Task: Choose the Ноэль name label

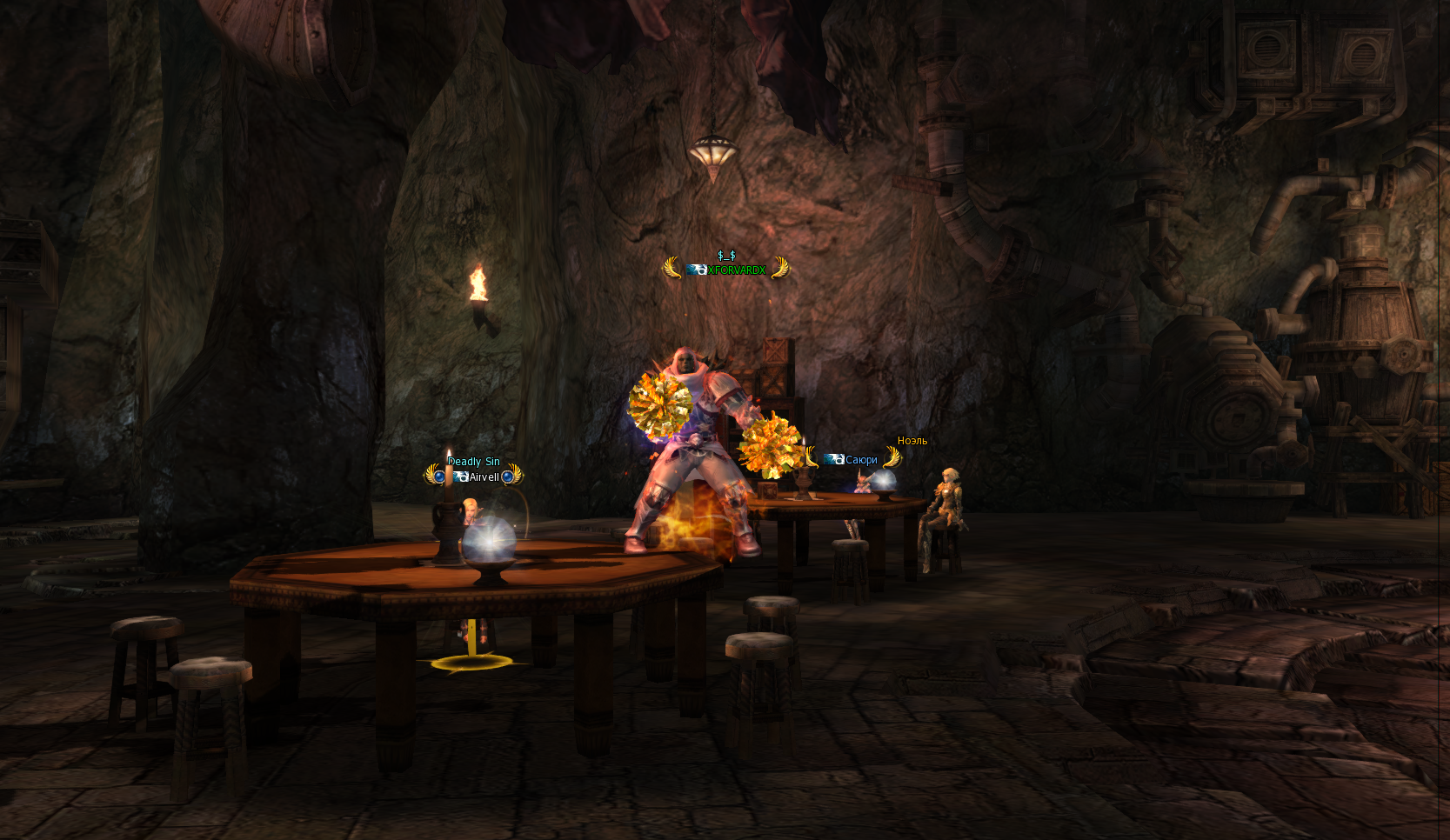Action: tap(912, 441)
